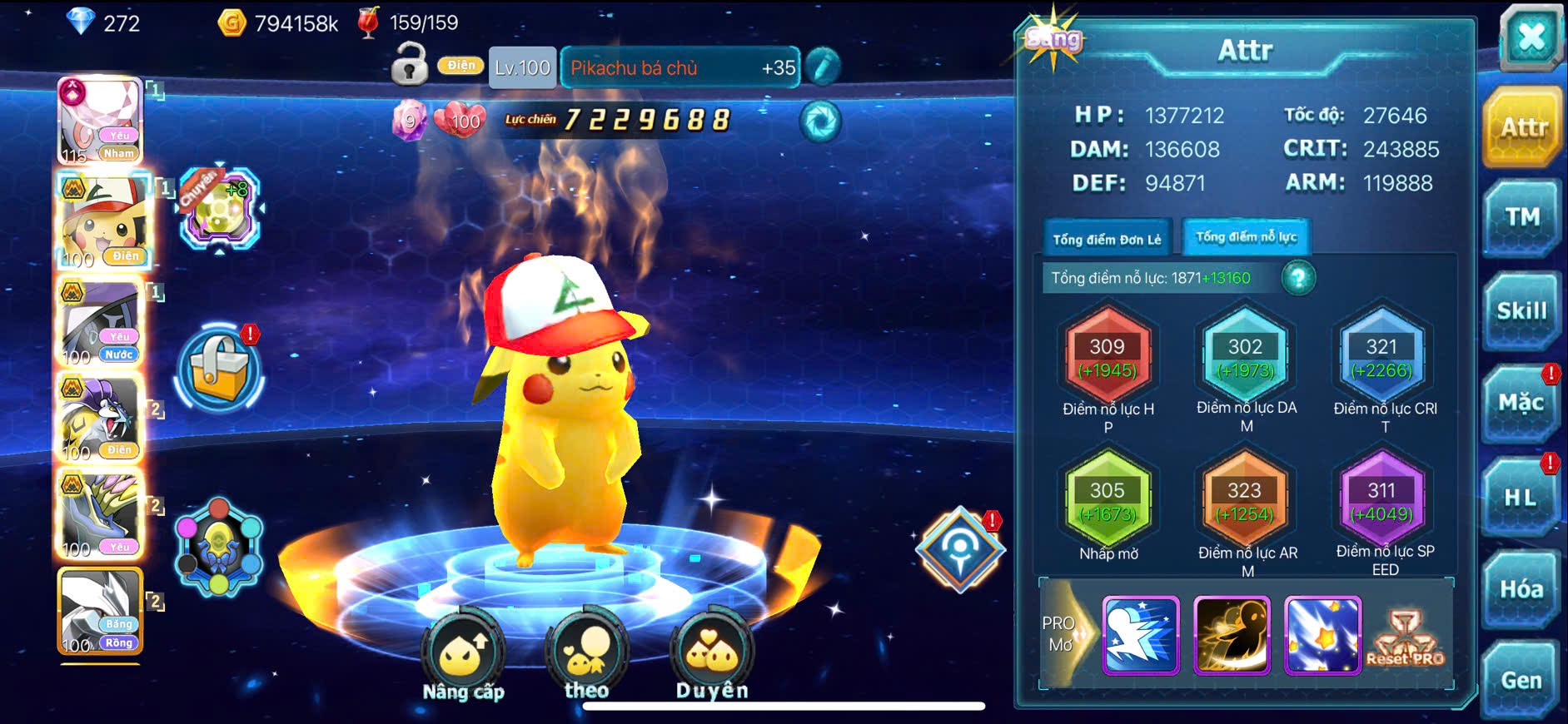Screen dimensions: 1568x724
Task: Open the Gen side tab
Action: [1521, 681]
